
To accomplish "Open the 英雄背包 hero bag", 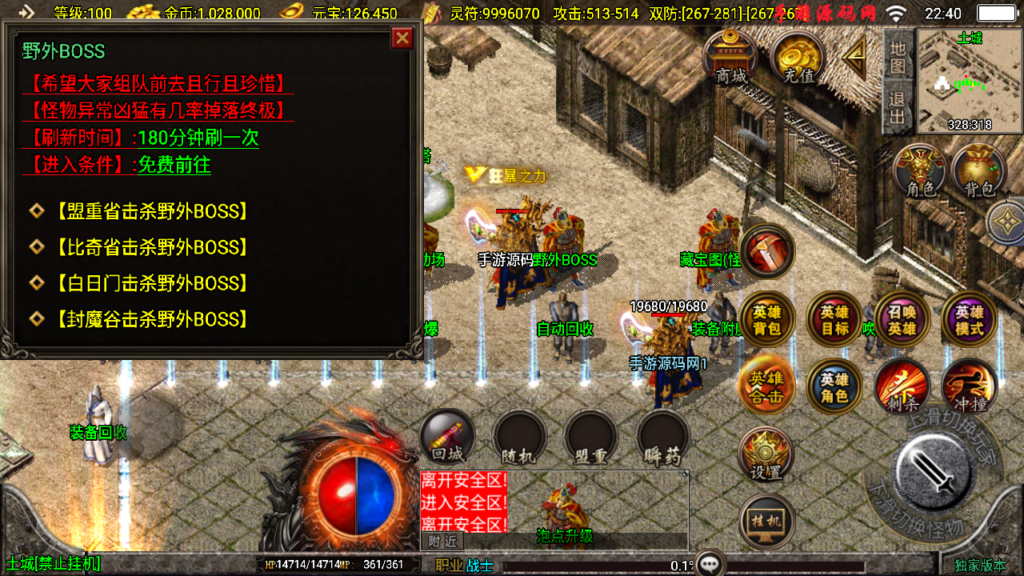I will click(767, 319).
